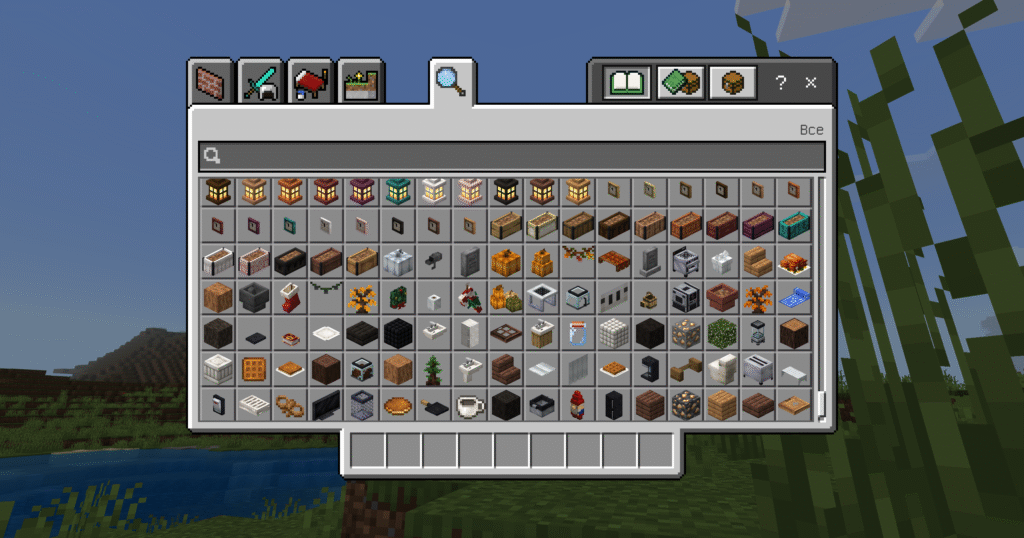Select the Christmas stocking item
This screenshot has width=1024, height=538.
(x=289, y=297)
